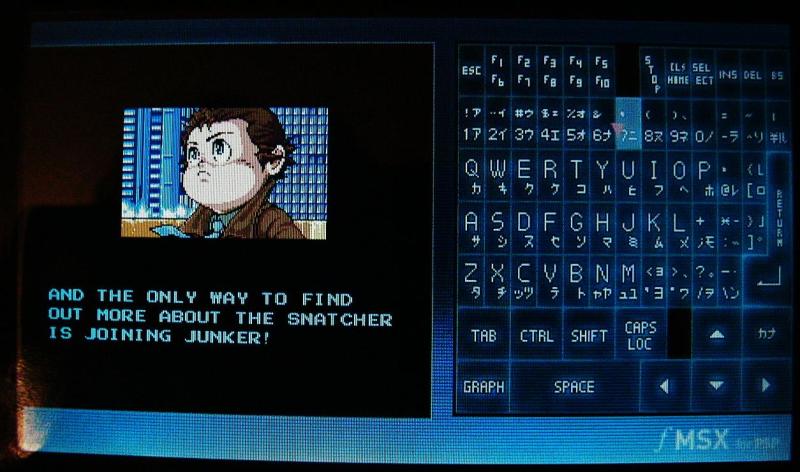Screen dimensions: 800x472
Task: Tap the F1/F6 function key
Action: coord(496,71)
